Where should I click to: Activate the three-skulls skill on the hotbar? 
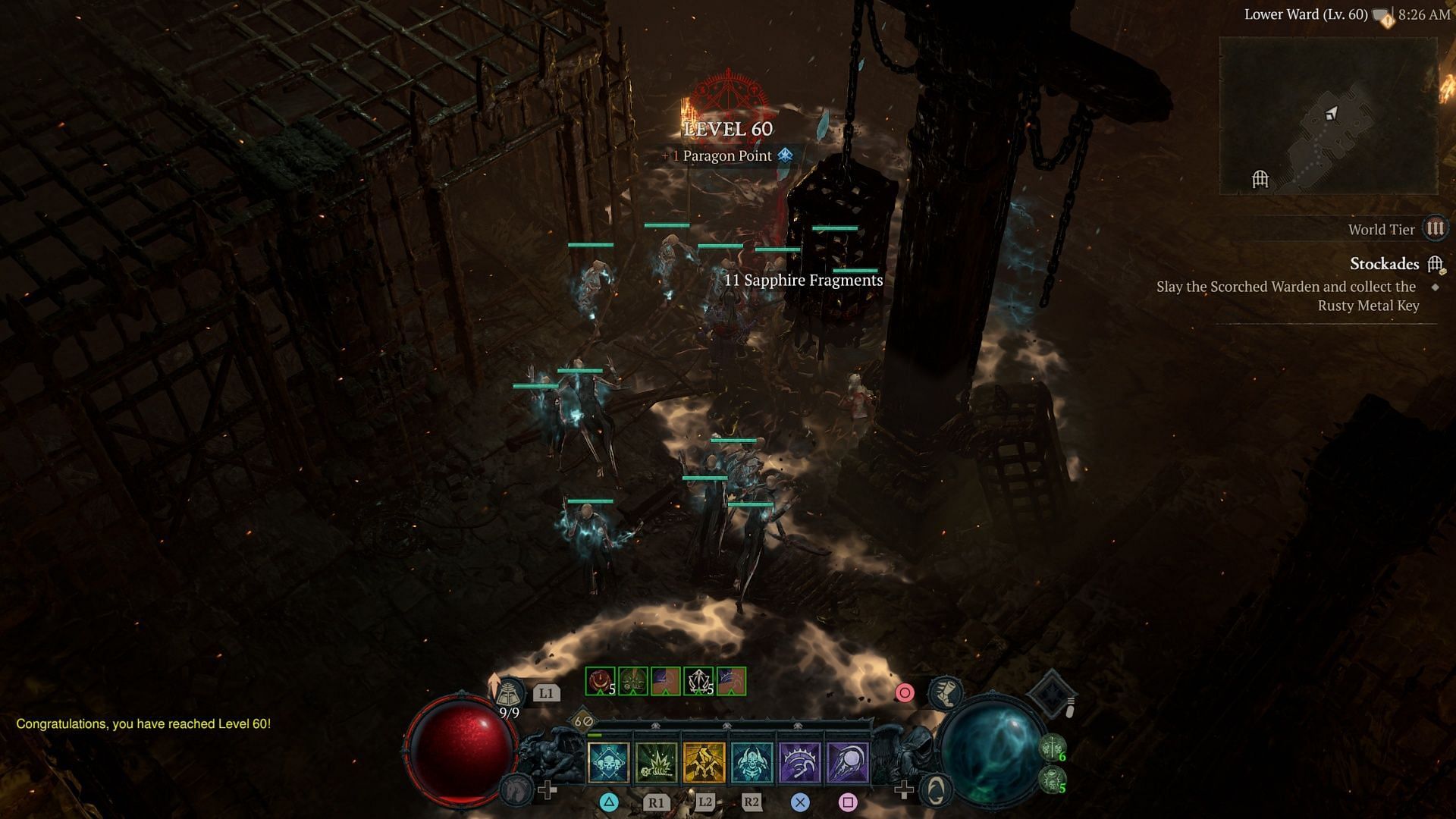[x=608, y=761]
